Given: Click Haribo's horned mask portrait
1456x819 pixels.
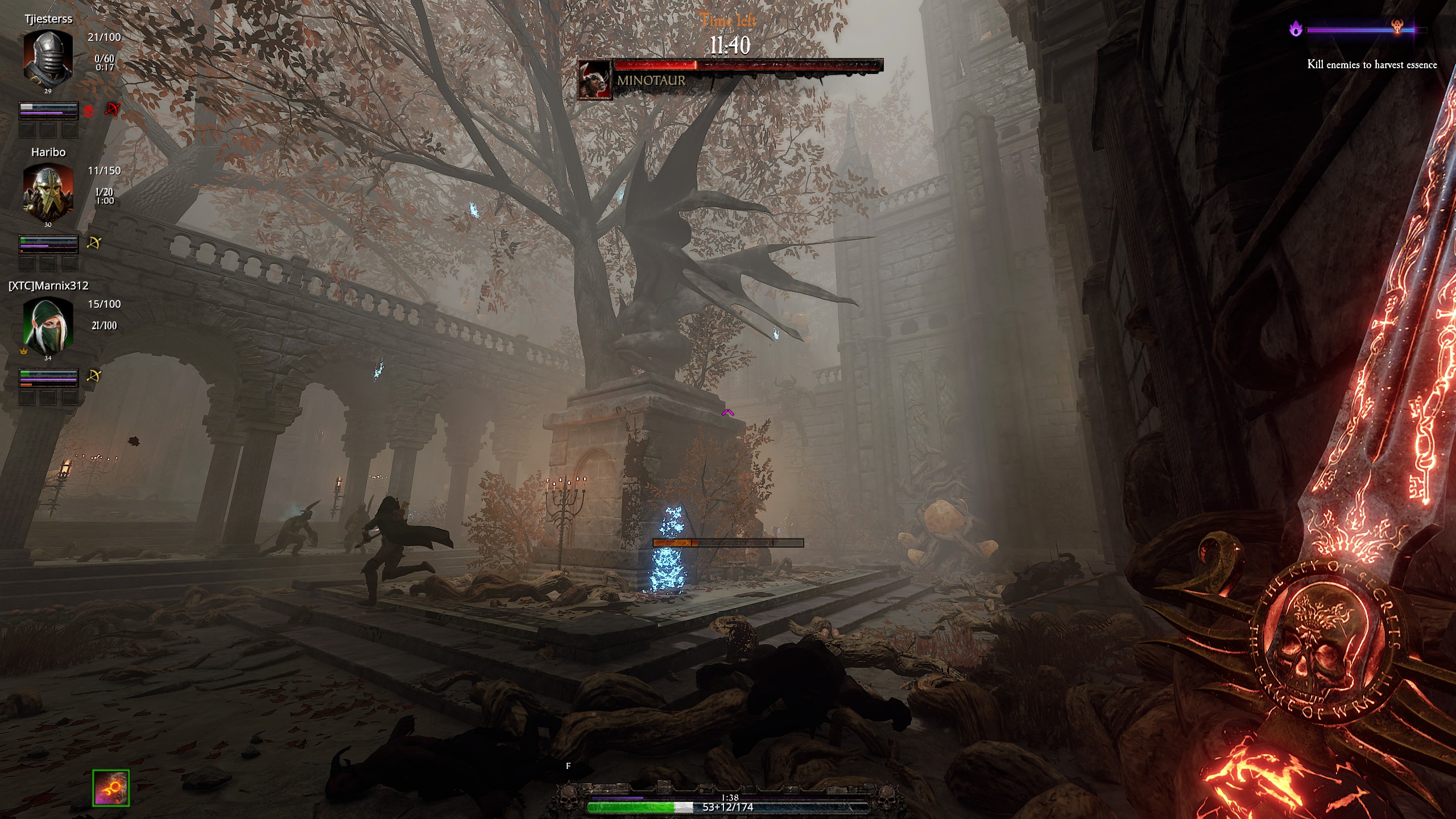Looking at the screenshot, I should pyautogui.click(x=48, y=192).
